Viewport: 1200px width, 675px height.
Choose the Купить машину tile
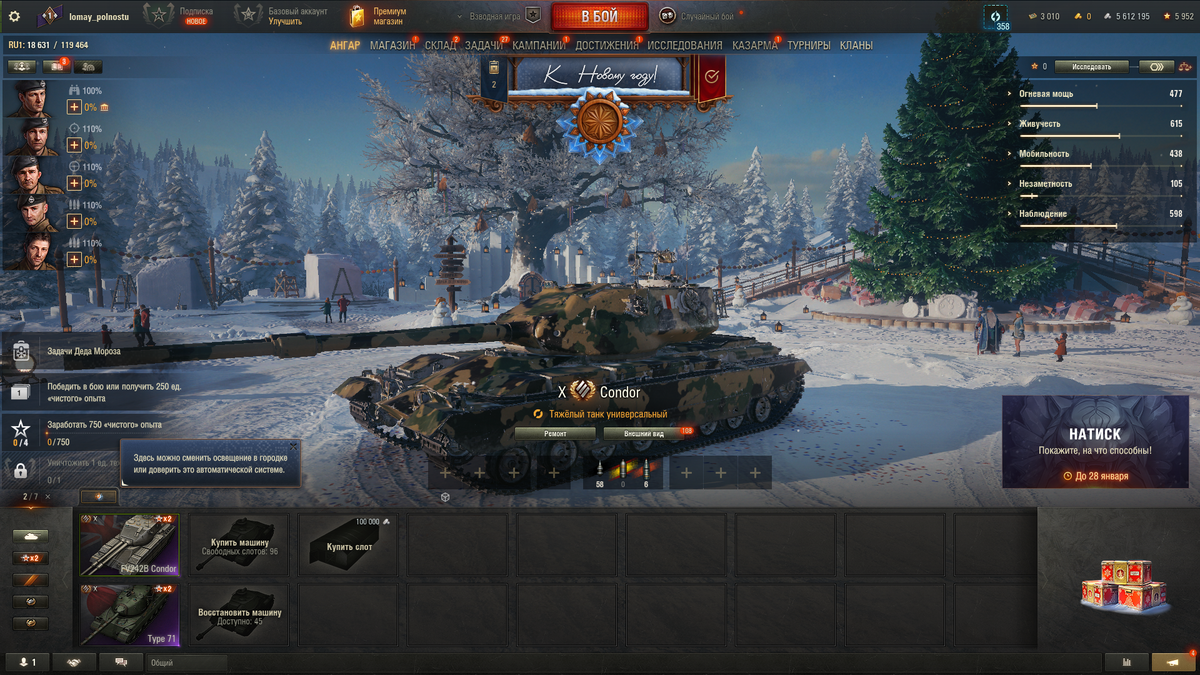pos(239,545)
